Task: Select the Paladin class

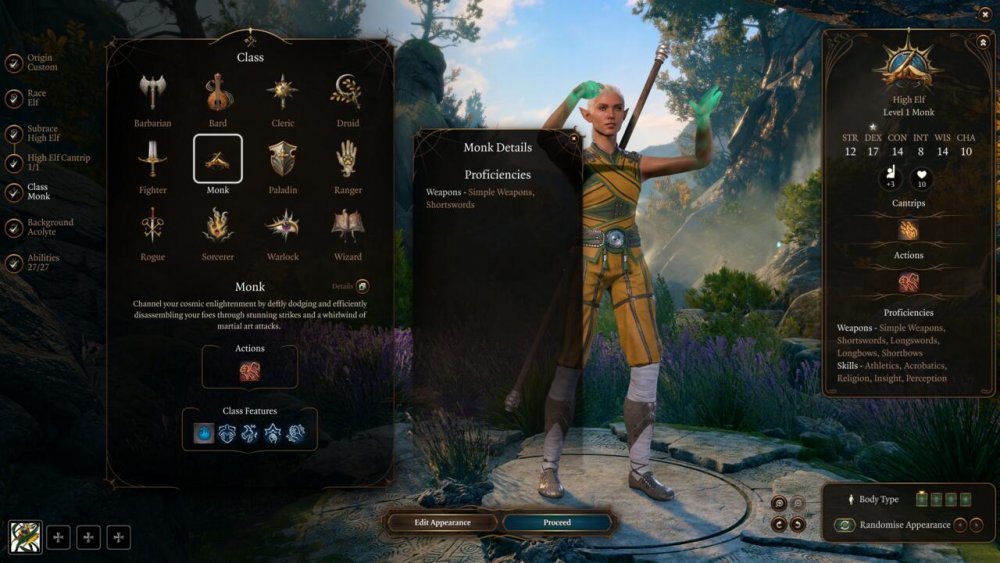Action: click(282, 160)
